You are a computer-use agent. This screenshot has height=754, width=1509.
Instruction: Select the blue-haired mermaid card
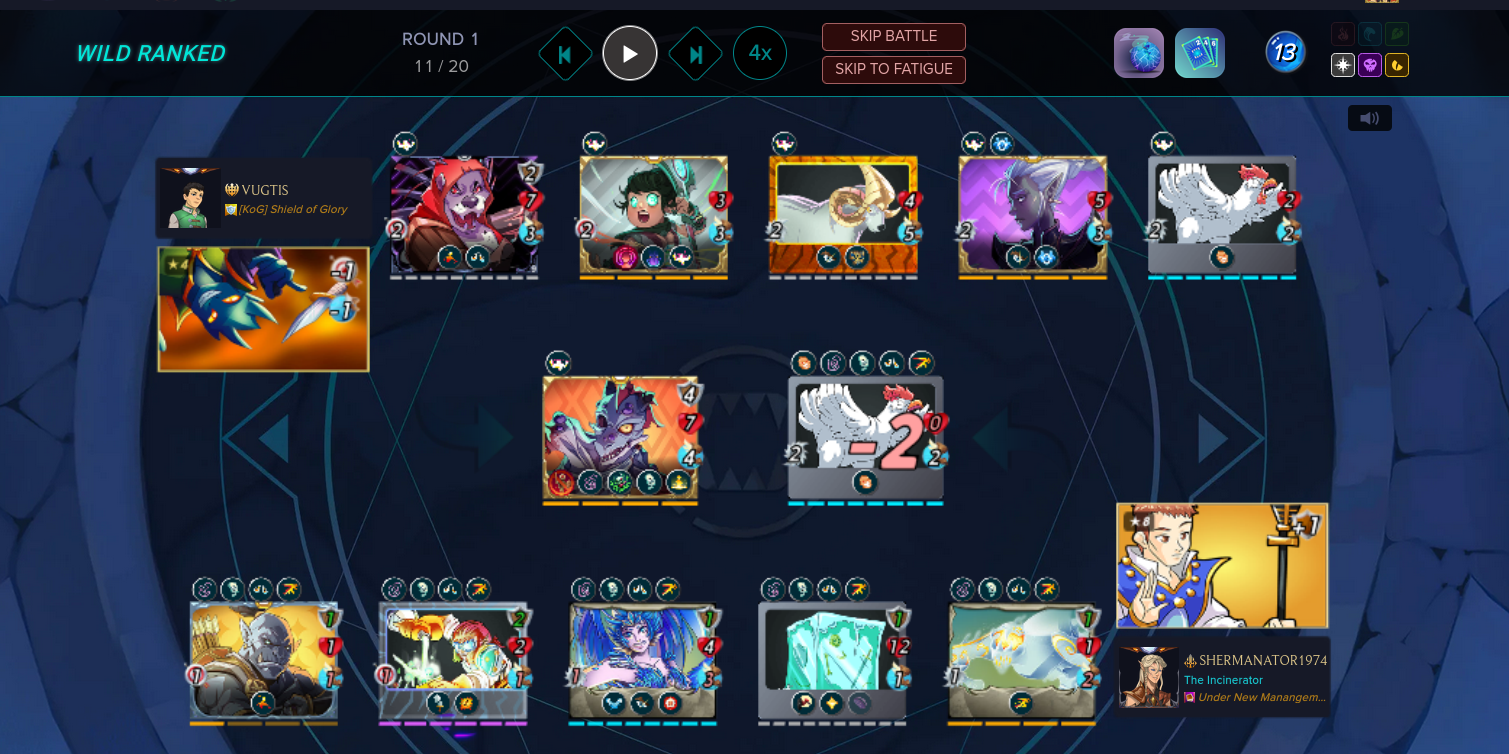643,660
